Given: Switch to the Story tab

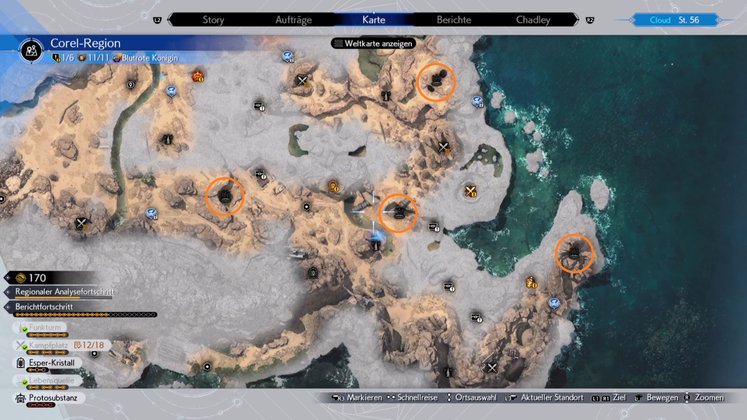Looking at the screenshot, I should [213, 19].
